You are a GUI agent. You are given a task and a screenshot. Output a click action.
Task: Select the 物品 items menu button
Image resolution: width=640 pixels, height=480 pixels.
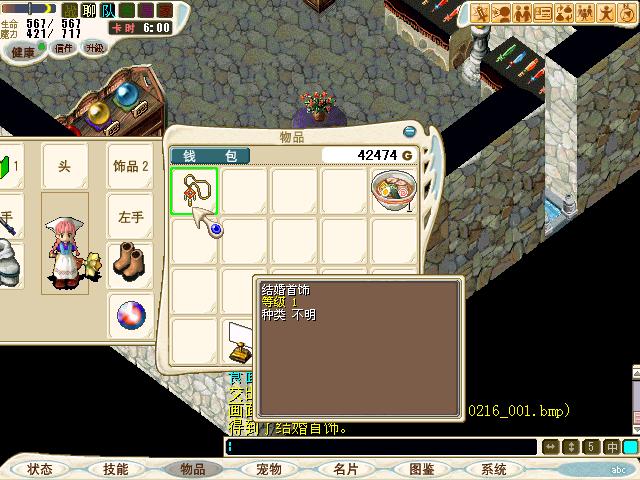192,469
